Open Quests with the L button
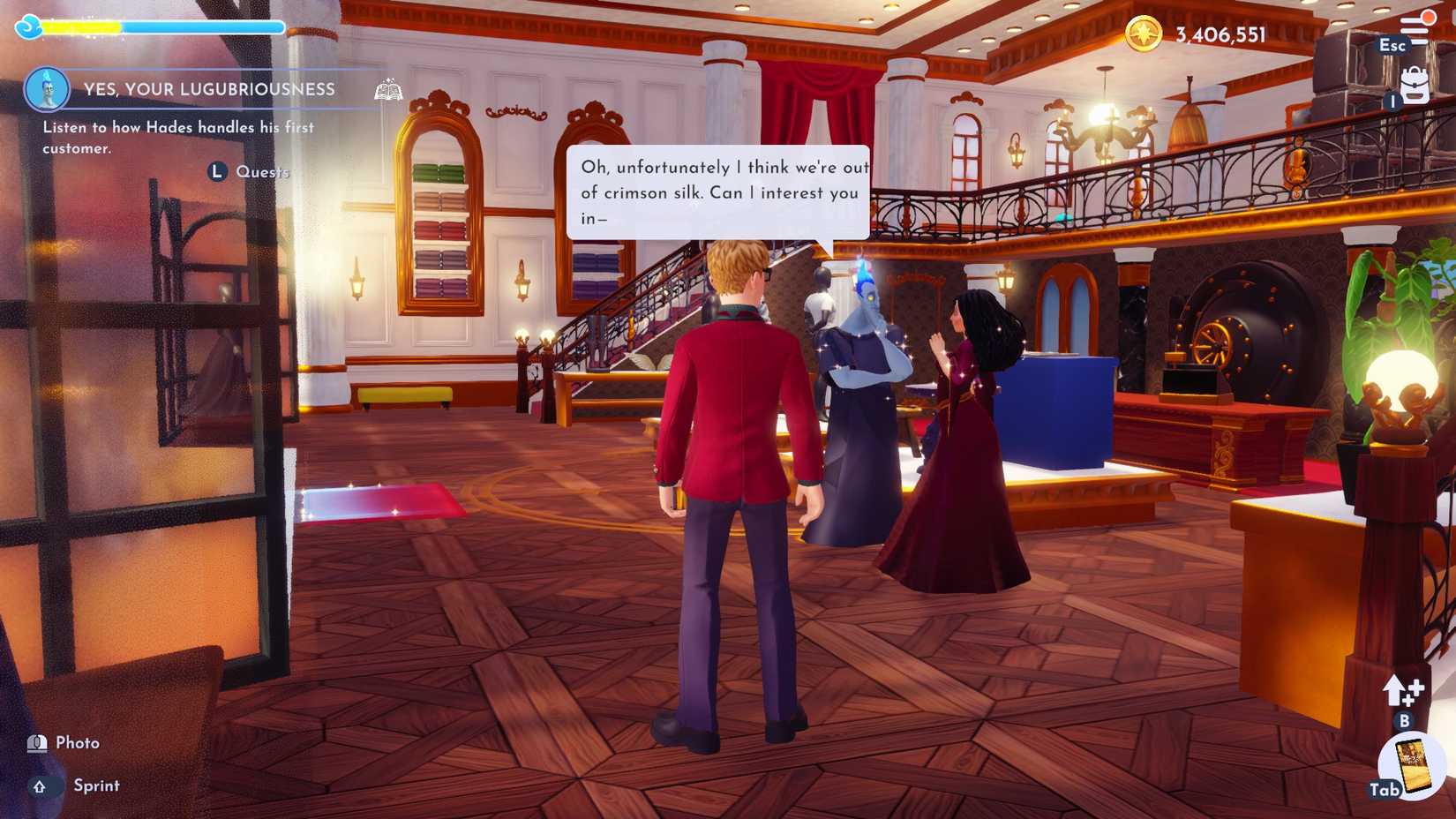This screenshot has height=819, width=1456. point(216,171)
